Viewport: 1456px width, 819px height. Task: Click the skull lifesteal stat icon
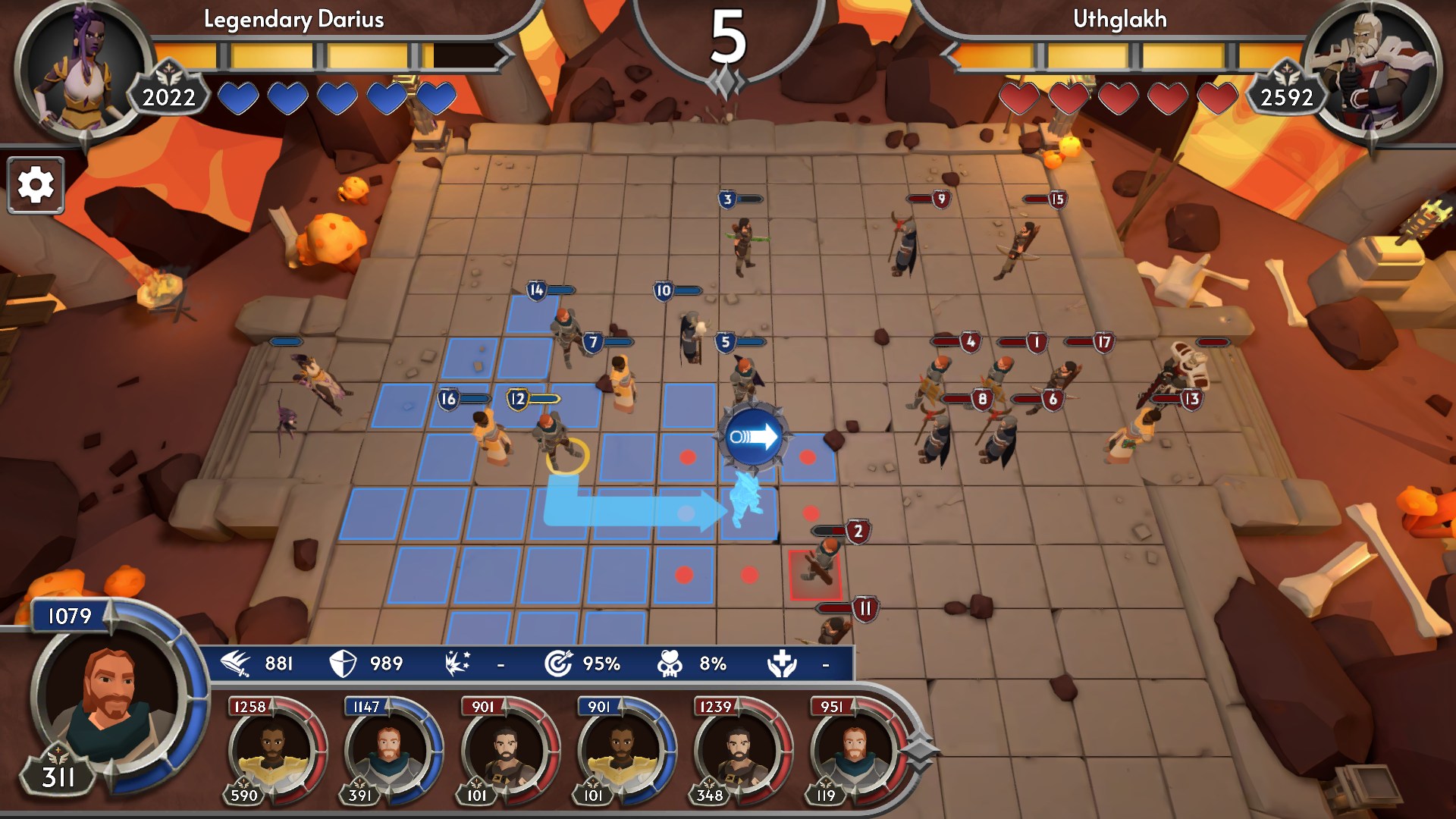coord(671,663)
